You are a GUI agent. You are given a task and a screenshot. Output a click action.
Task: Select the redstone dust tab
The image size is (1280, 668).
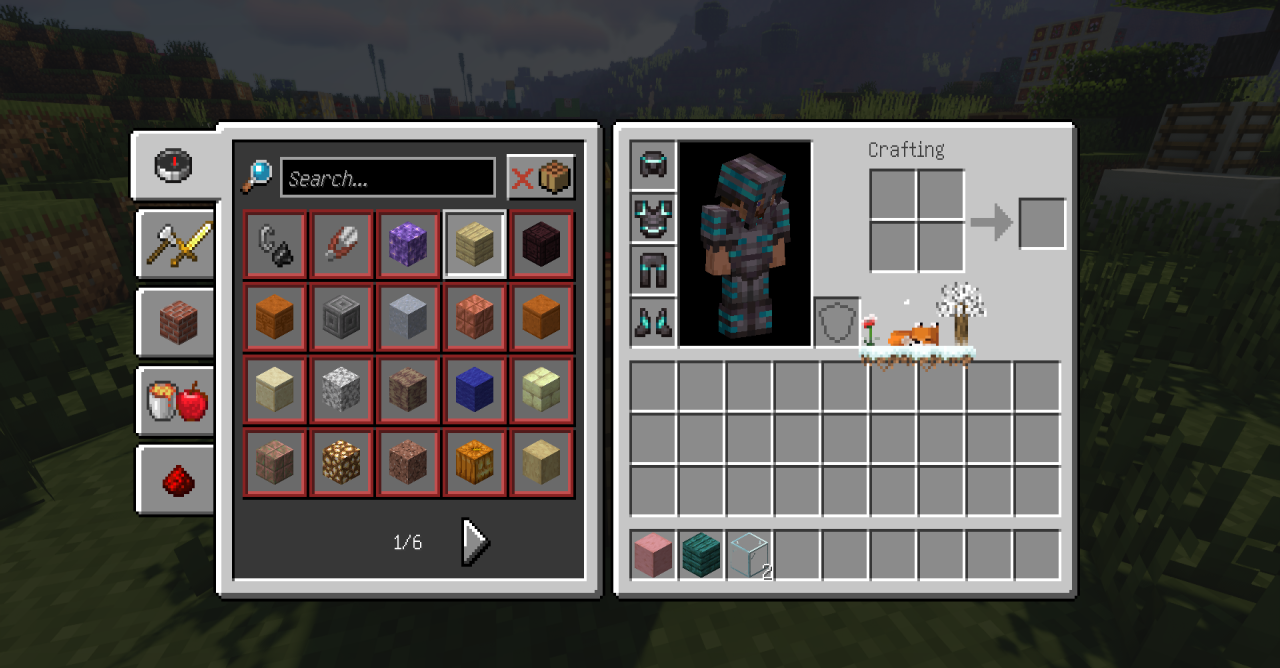pyautogui.click(x=177, y=480)
